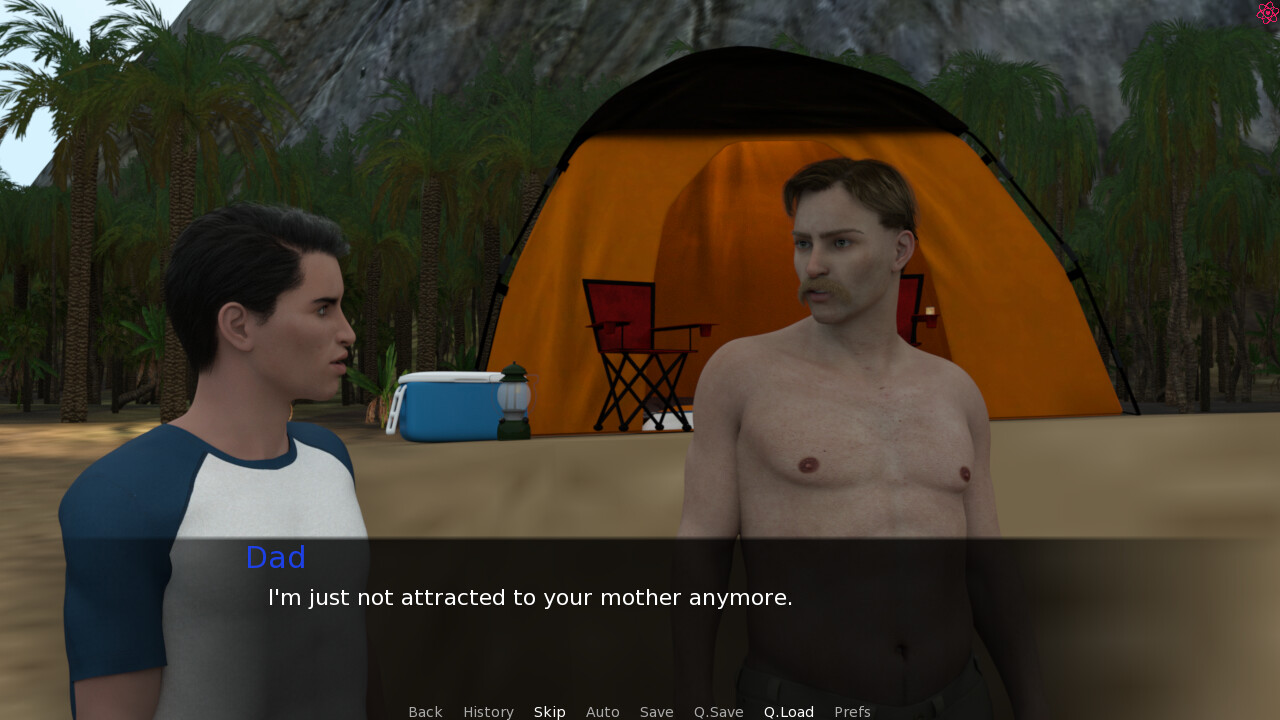Open the Save screen
1280x720 pixels.
click(656, 712)
